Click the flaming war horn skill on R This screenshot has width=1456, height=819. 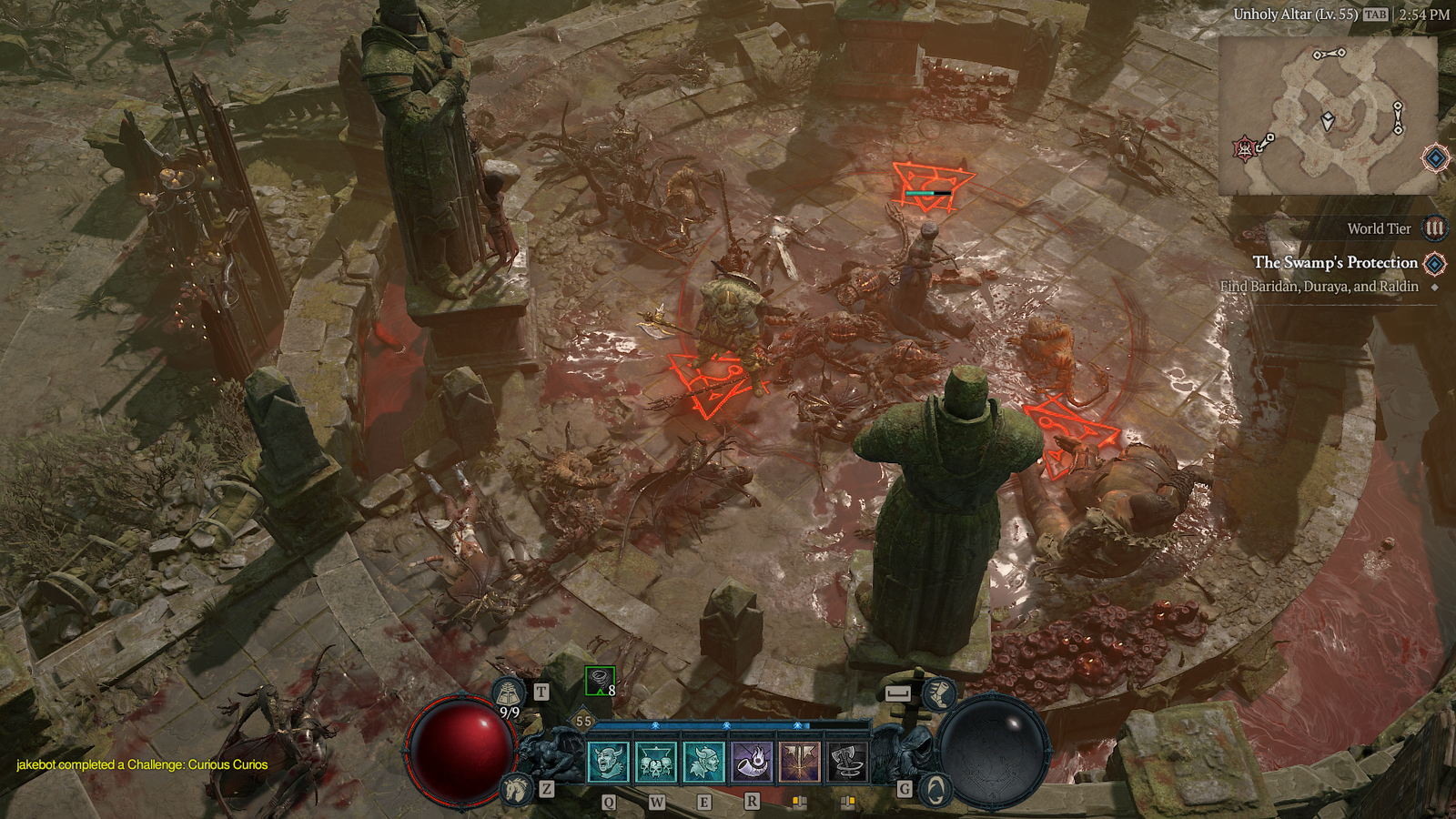[x=752, y=762]
